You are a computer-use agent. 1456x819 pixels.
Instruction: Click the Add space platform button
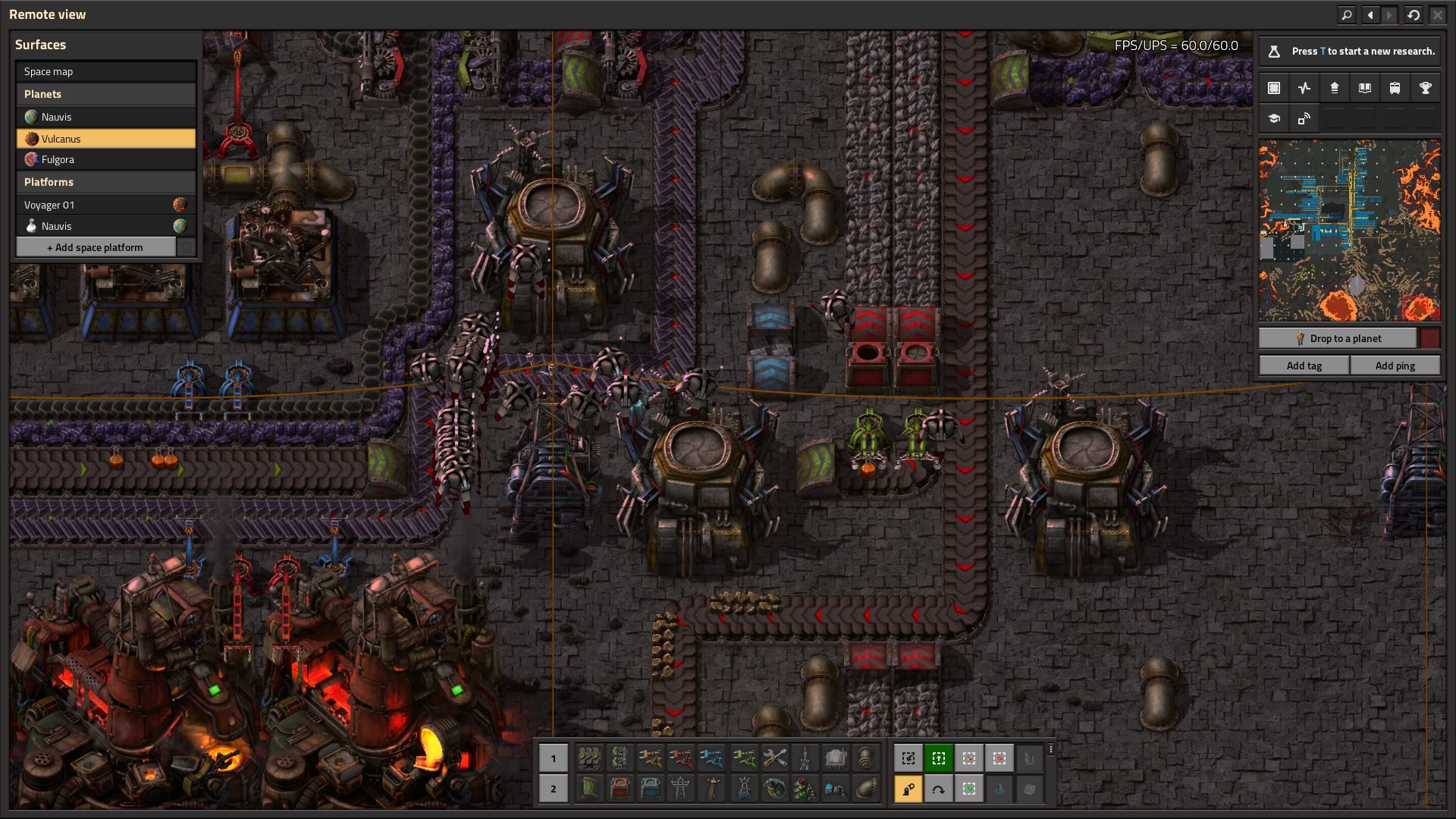click(96, 247)
